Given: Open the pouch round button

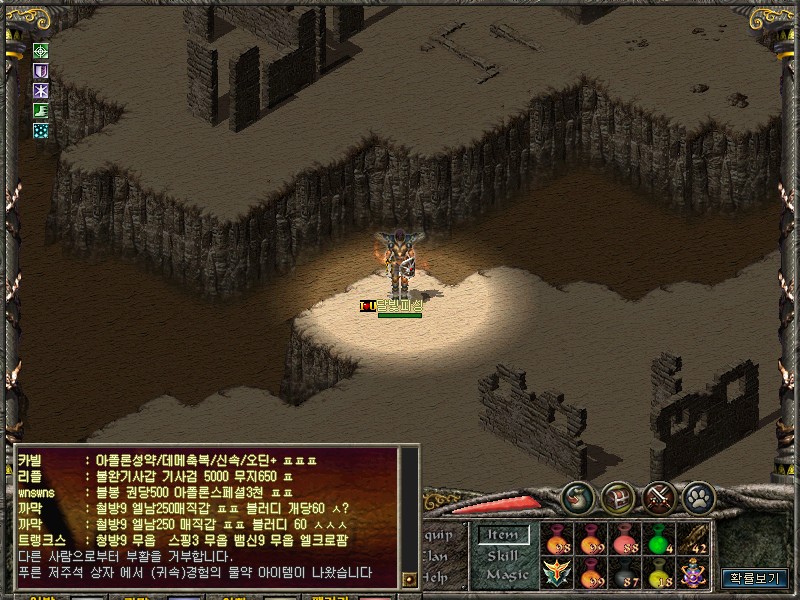Looking at the screenshot, I should [578, 496].
